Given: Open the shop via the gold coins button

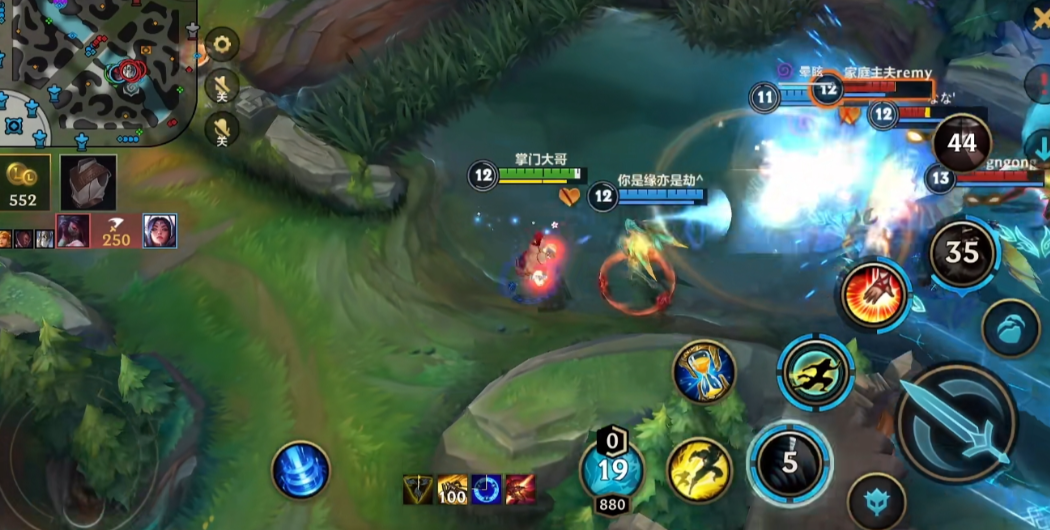Looking at the screenshot, I should (23, 183).
